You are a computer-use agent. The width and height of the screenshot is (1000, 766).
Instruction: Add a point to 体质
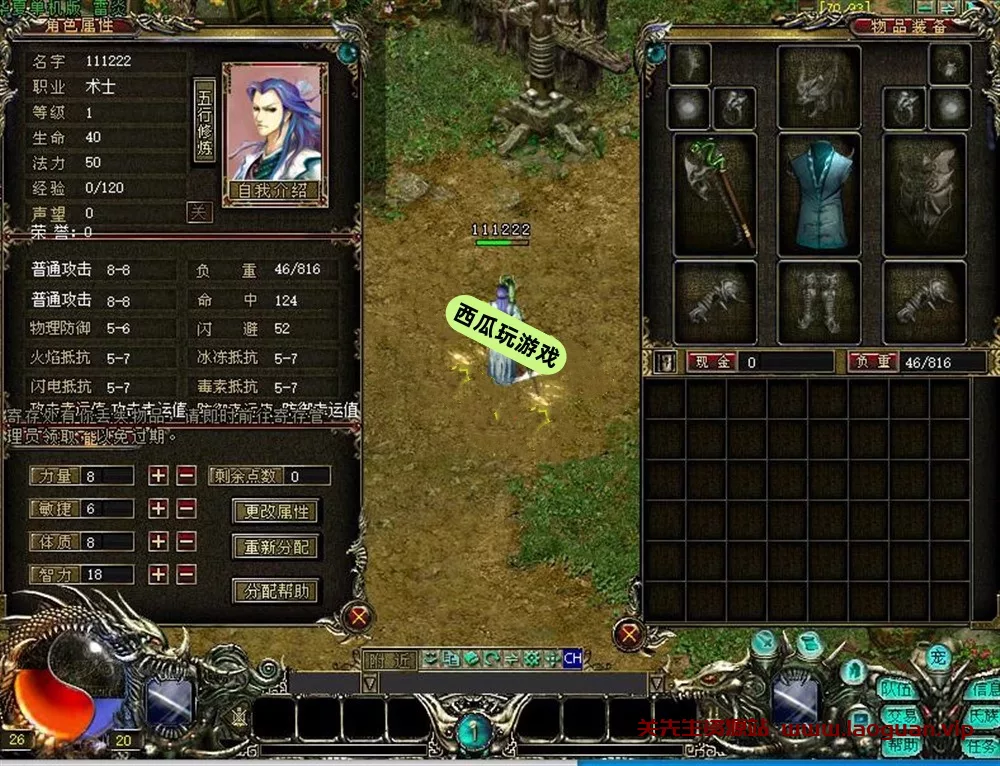coord(158,542)
